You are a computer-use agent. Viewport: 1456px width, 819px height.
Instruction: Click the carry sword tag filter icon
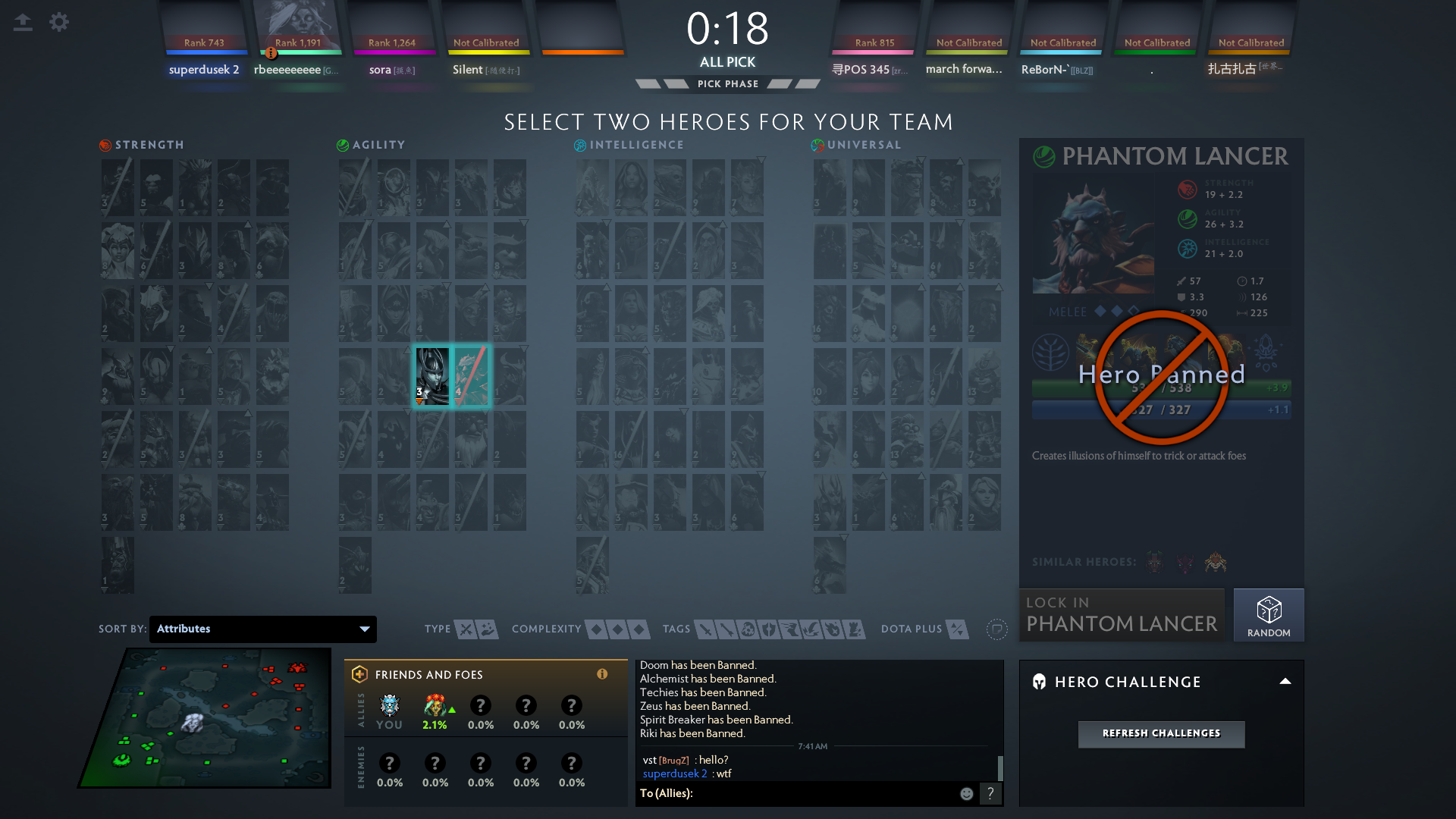[705, 629]
